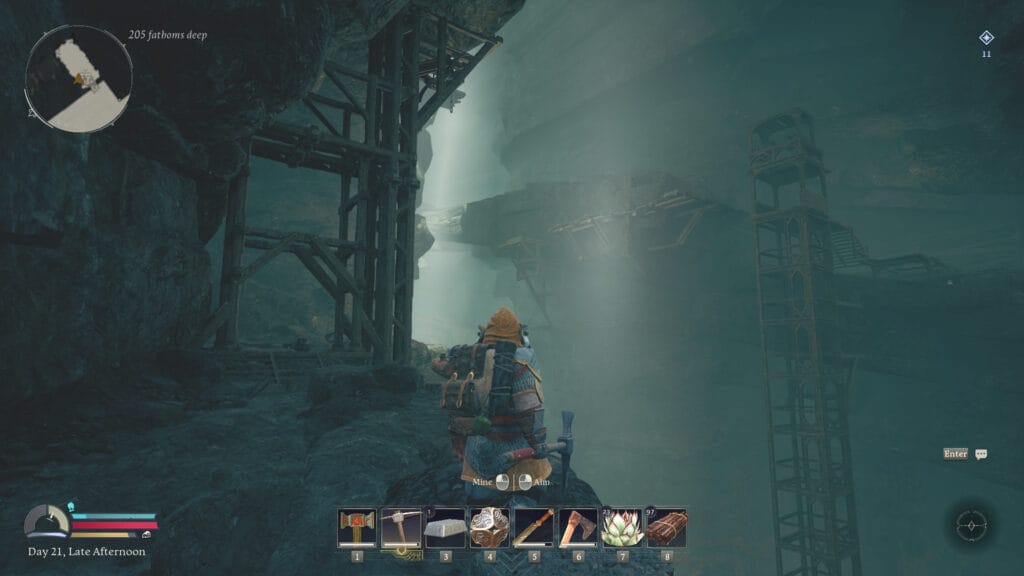Choose the bundled wood stack hotbar slot
1024x576 pixels.
[666, 527]
